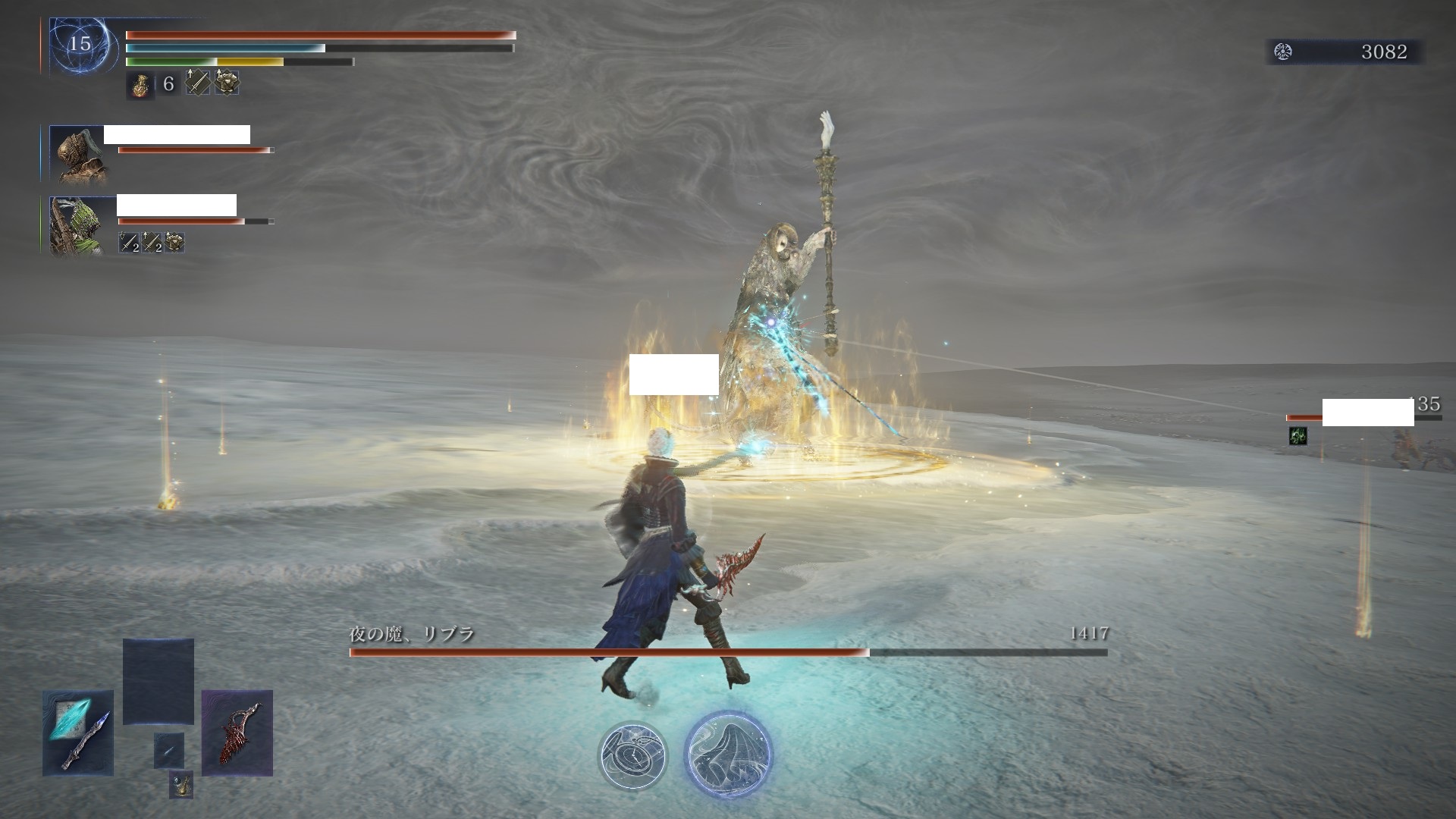Click the green-hooded teammate's armor buff icon
The height and width of the screenshot is (819, 1456).
[175, 243]
